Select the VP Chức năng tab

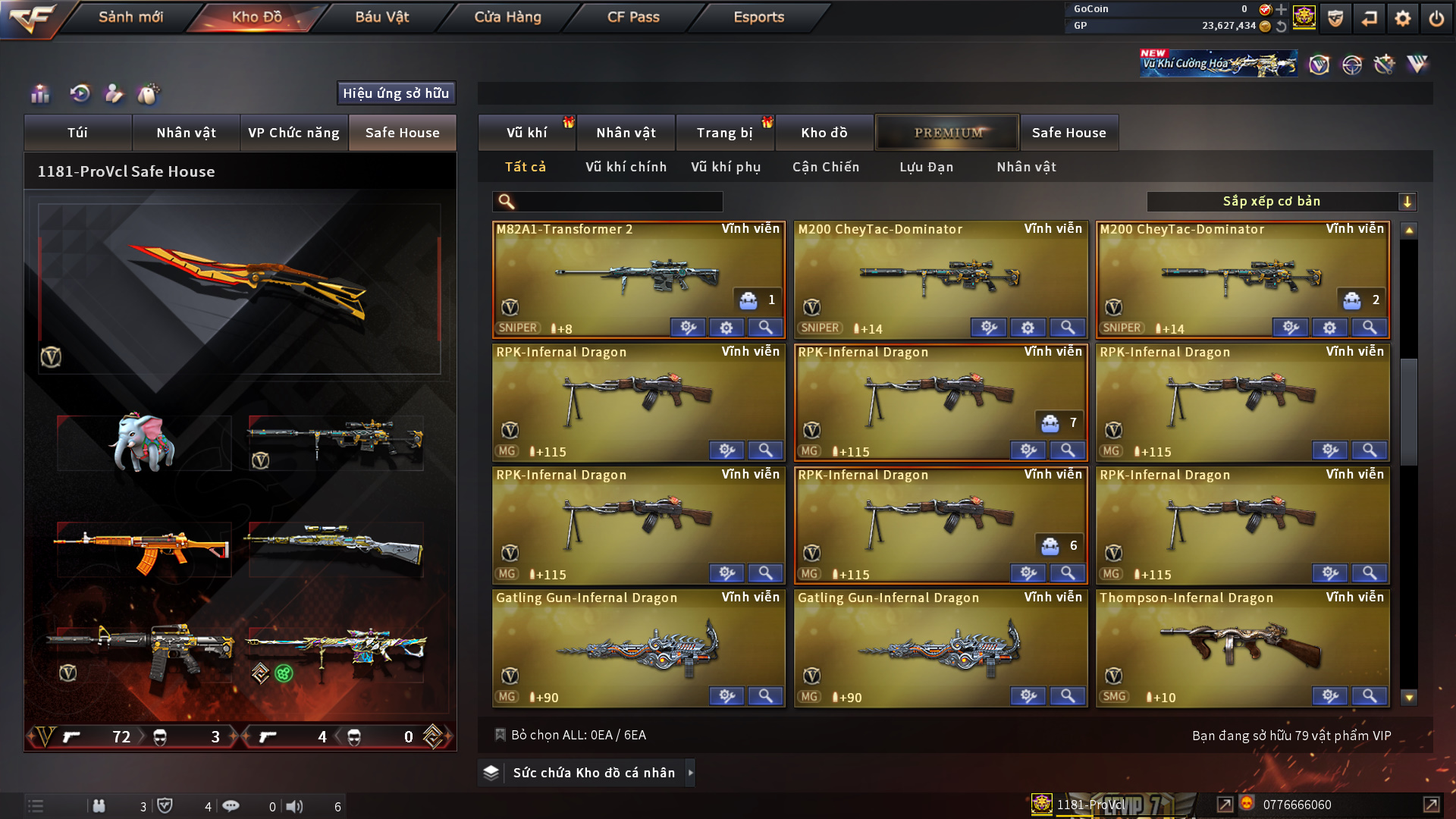293,133
